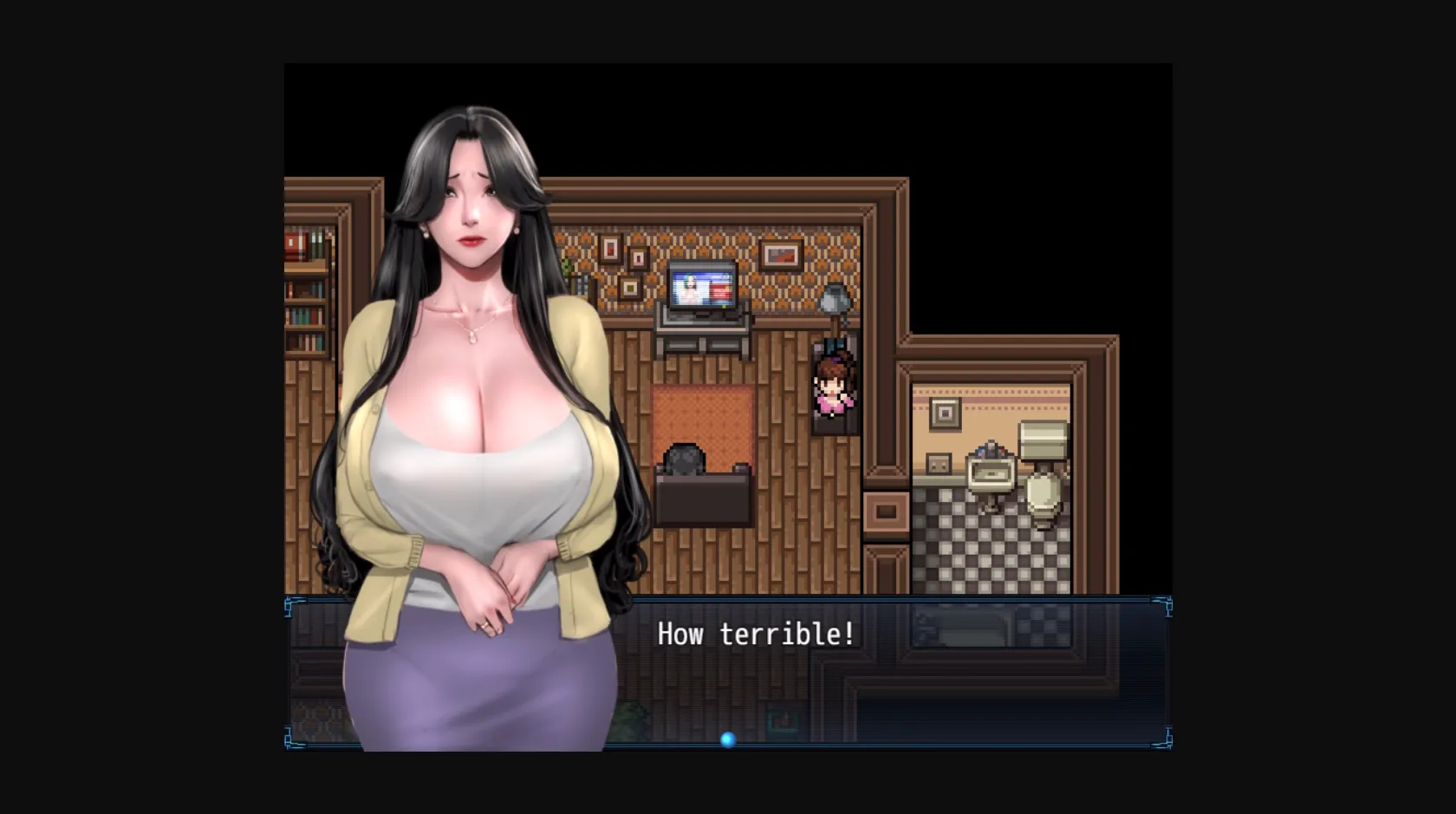
Task: Click the small framed picture above the sink
Action: (x=945, y=414)
